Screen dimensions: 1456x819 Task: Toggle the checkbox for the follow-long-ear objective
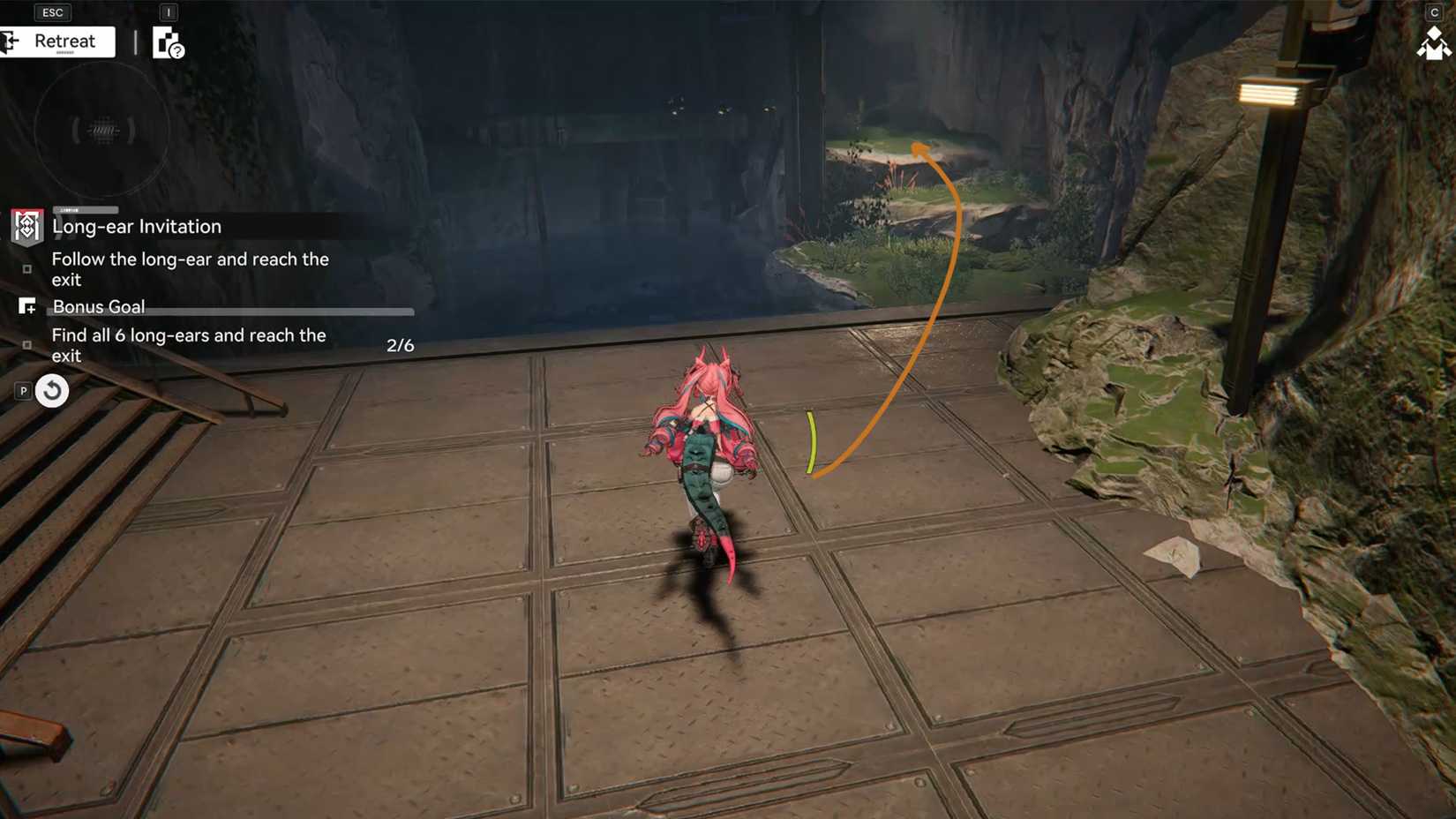(x=27, y=268)
